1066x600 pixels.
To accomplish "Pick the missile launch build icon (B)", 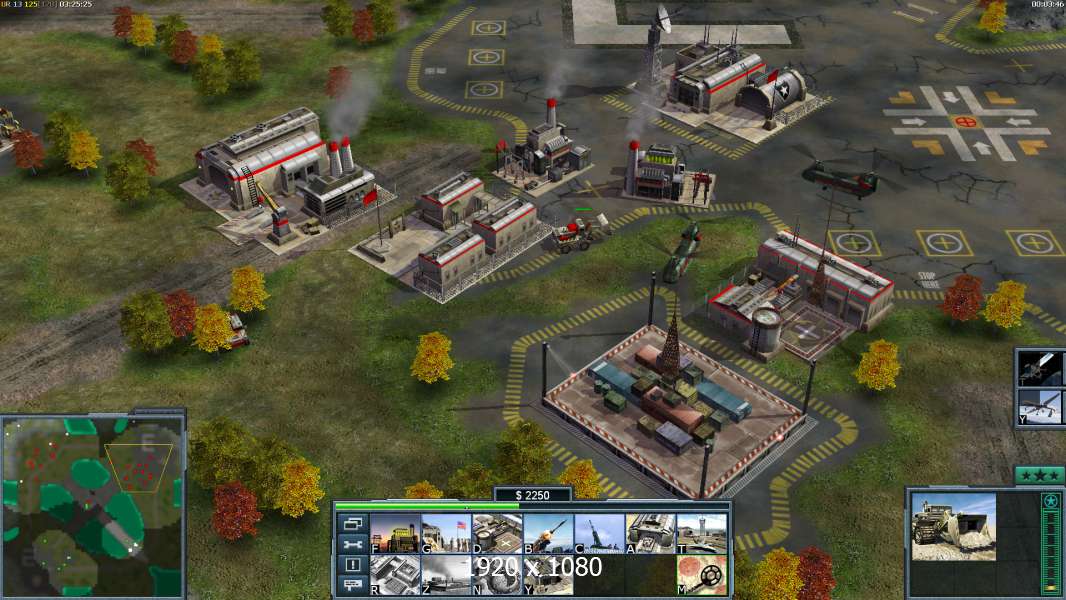I will point(548,533).
